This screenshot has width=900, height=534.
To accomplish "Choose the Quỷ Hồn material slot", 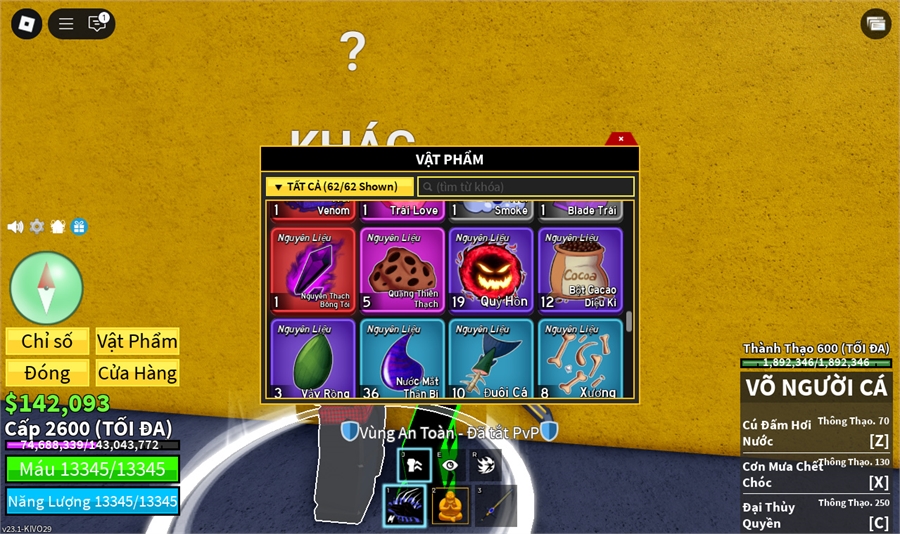I will point(491,270).
